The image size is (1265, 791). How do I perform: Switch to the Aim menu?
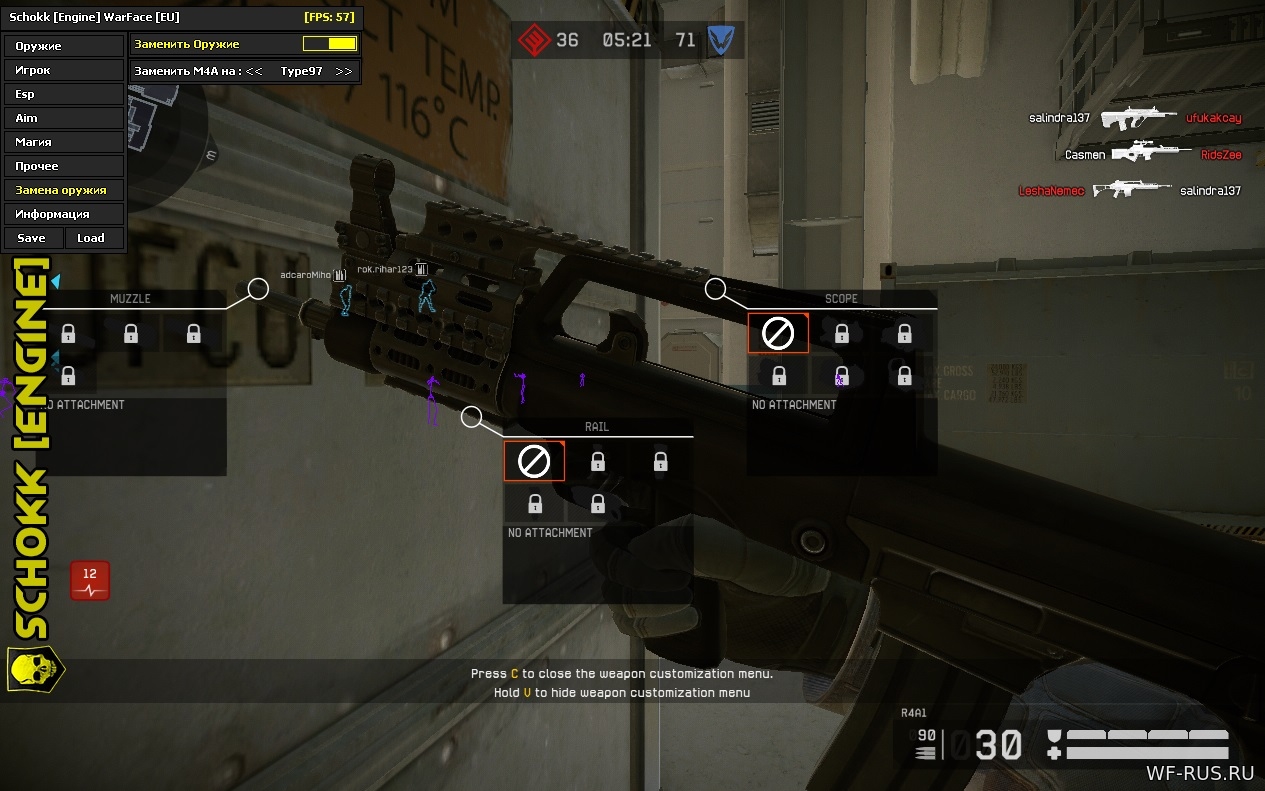[64, 118]
